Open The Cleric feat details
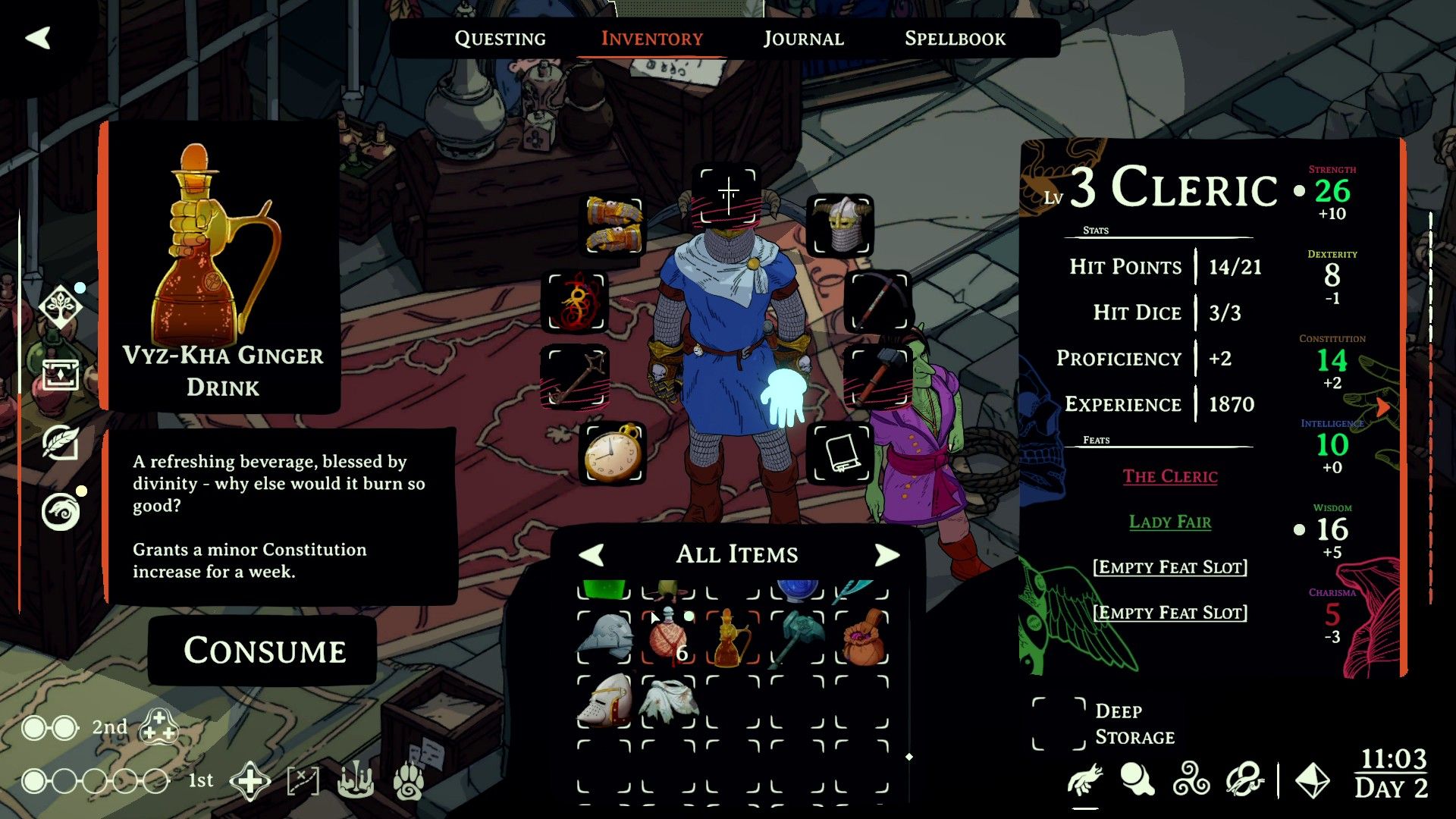This screenshot has height=819, width=1456. (1170, 476)
